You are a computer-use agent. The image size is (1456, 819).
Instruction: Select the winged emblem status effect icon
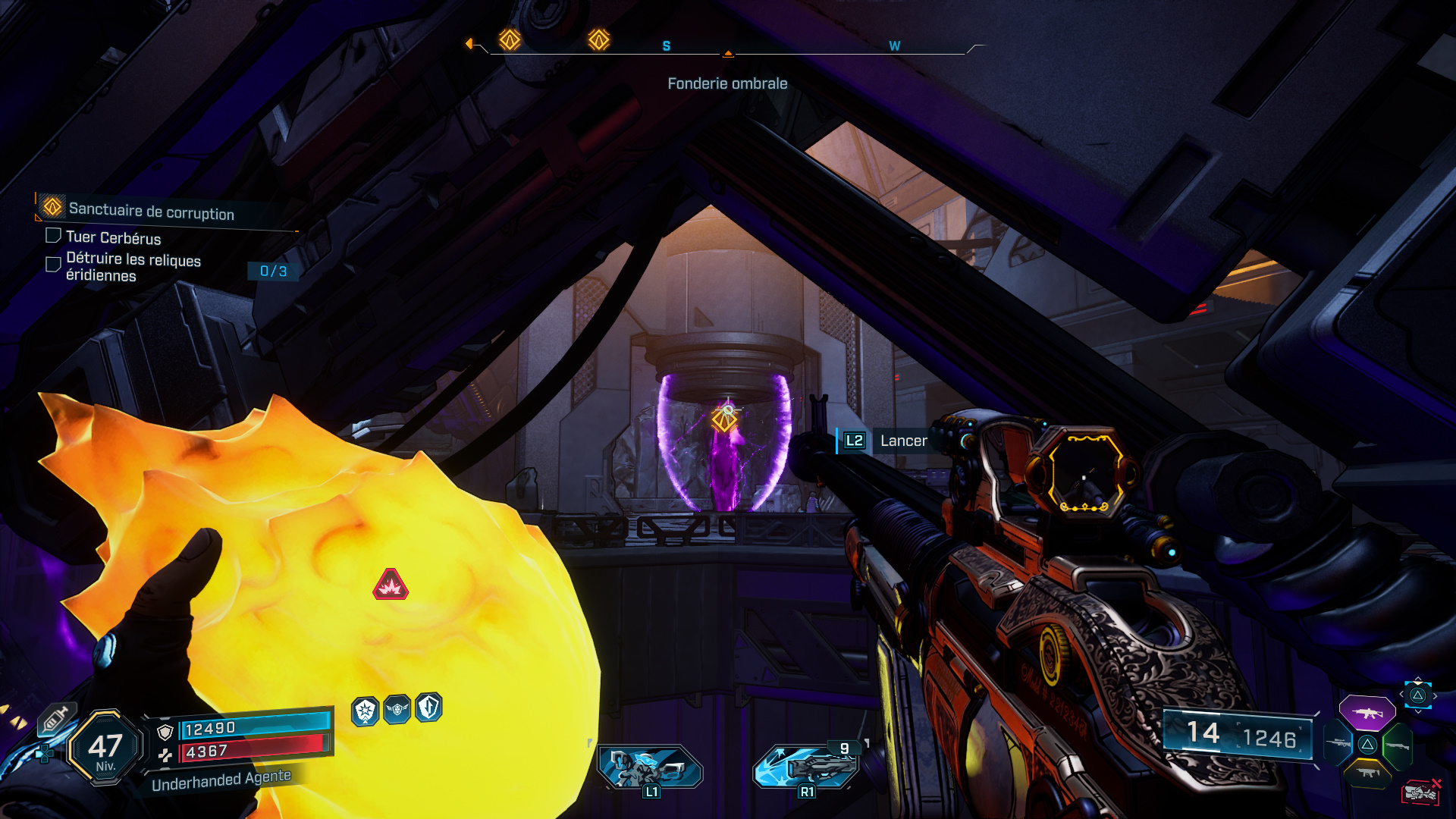point(397,710)
